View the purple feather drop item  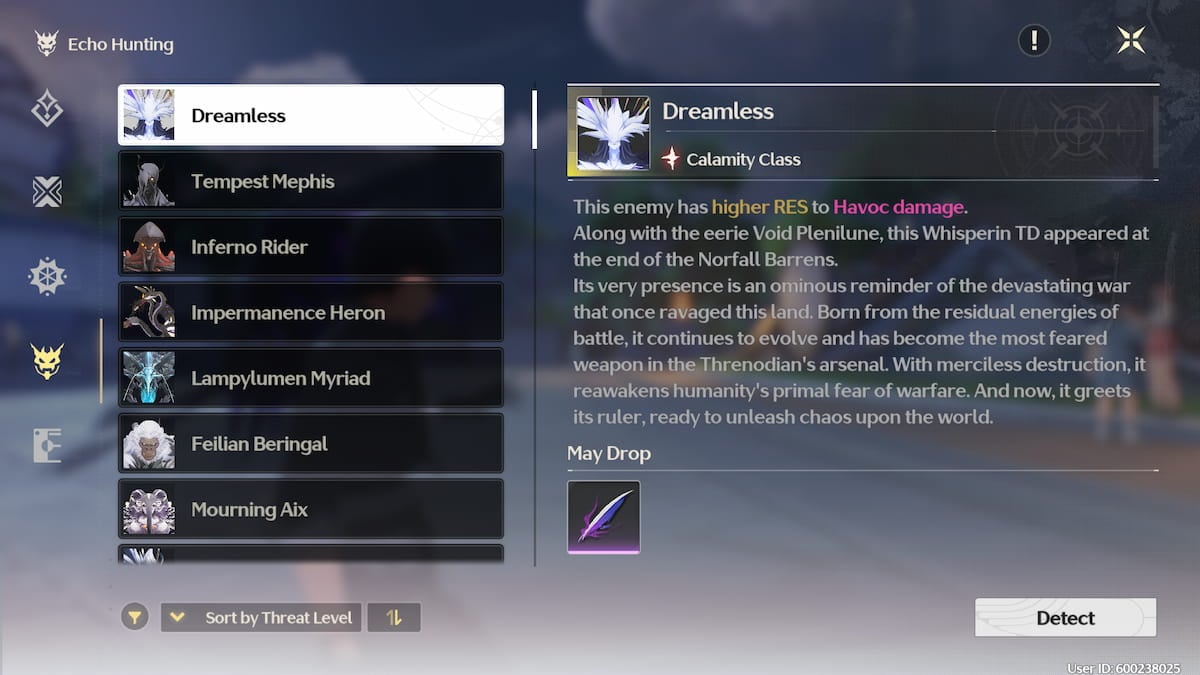(x=604, y=517)
